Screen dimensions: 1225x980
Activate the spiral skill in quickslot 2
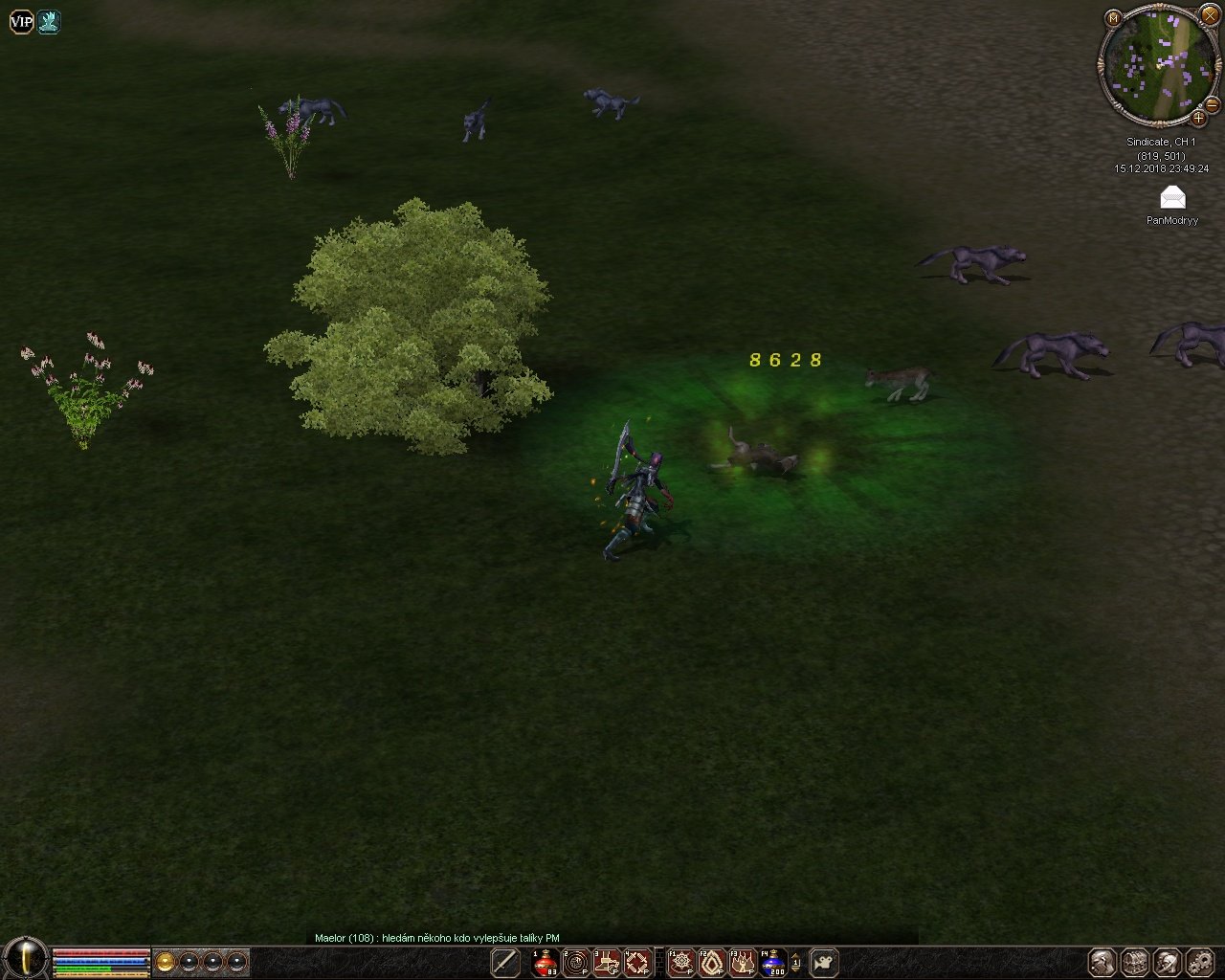576,962
